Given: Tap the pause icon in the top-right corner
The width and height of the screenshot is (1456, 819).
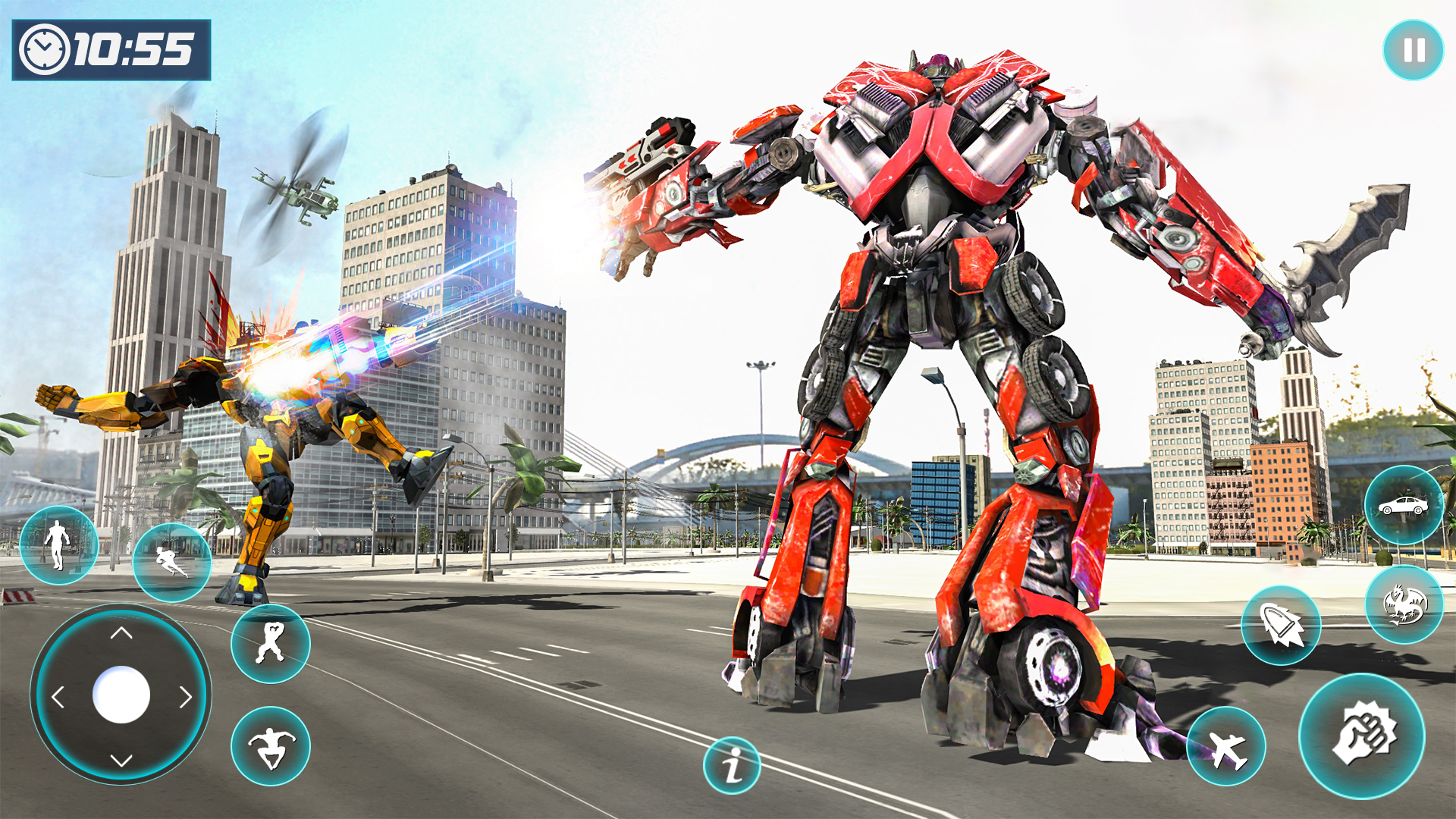Looking at the screenshot, I should (x=1412, y=51).
